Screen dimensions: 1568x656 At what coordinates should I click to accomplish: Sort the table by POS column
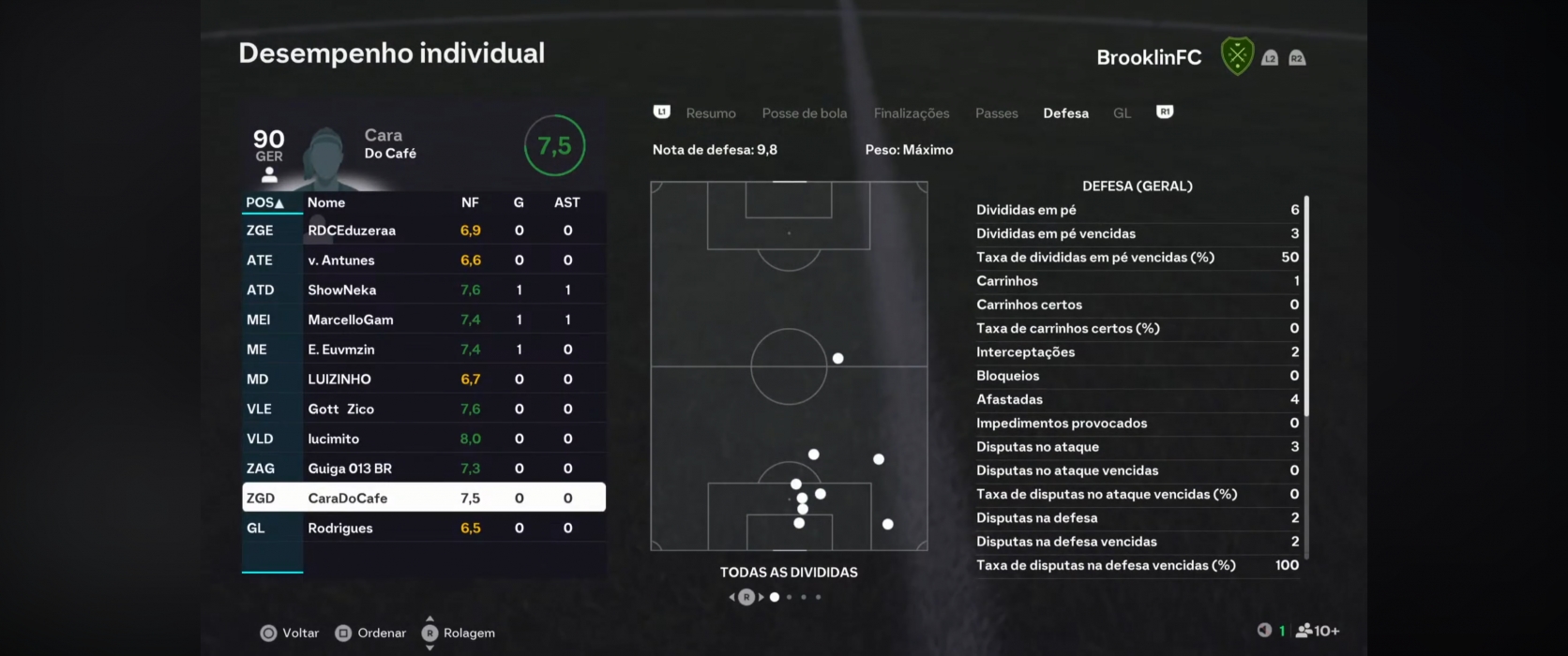264,202
